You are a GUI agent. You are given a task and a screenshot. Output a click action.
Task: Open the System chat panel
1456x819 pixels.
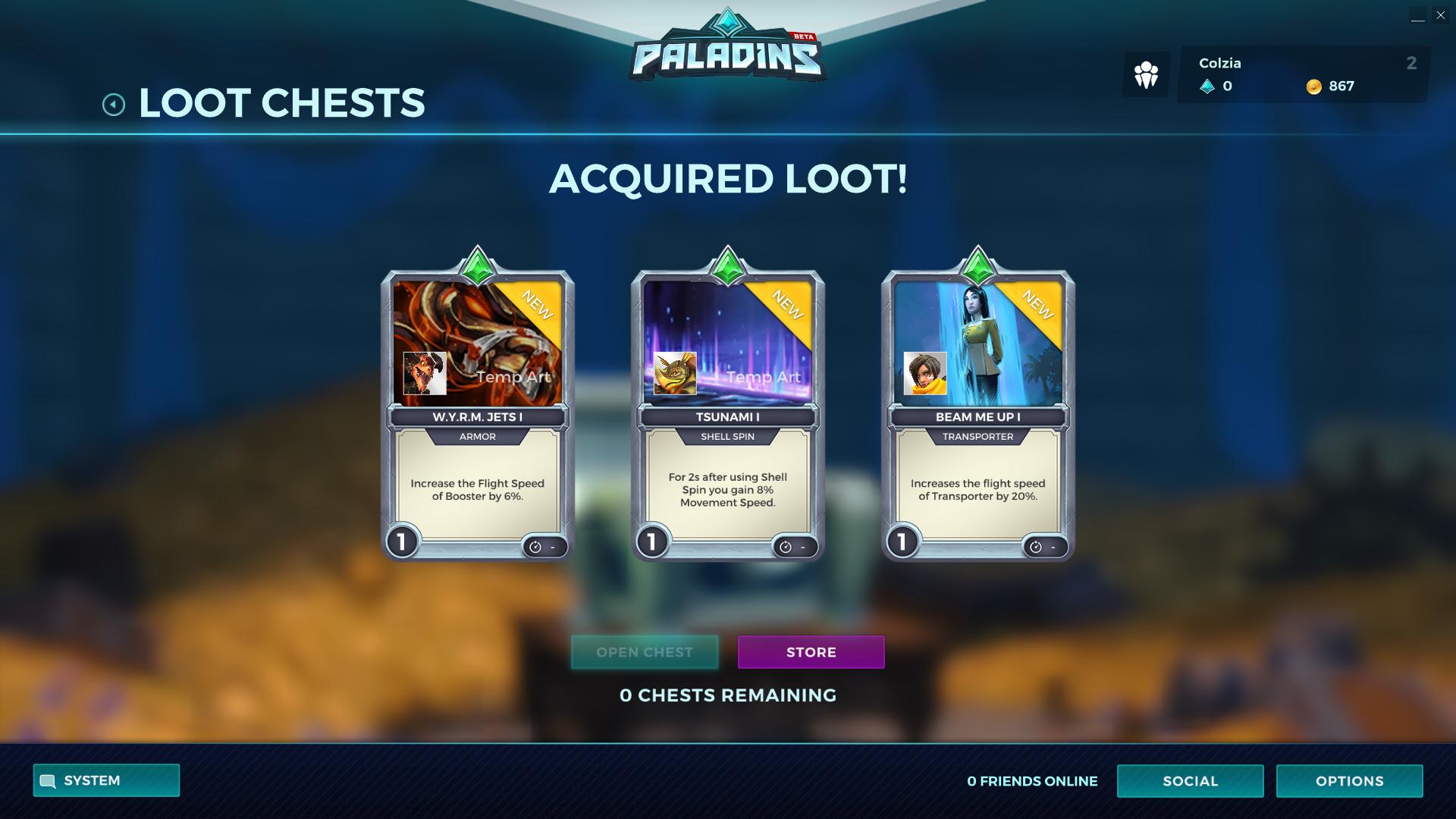tap(106, 780)
